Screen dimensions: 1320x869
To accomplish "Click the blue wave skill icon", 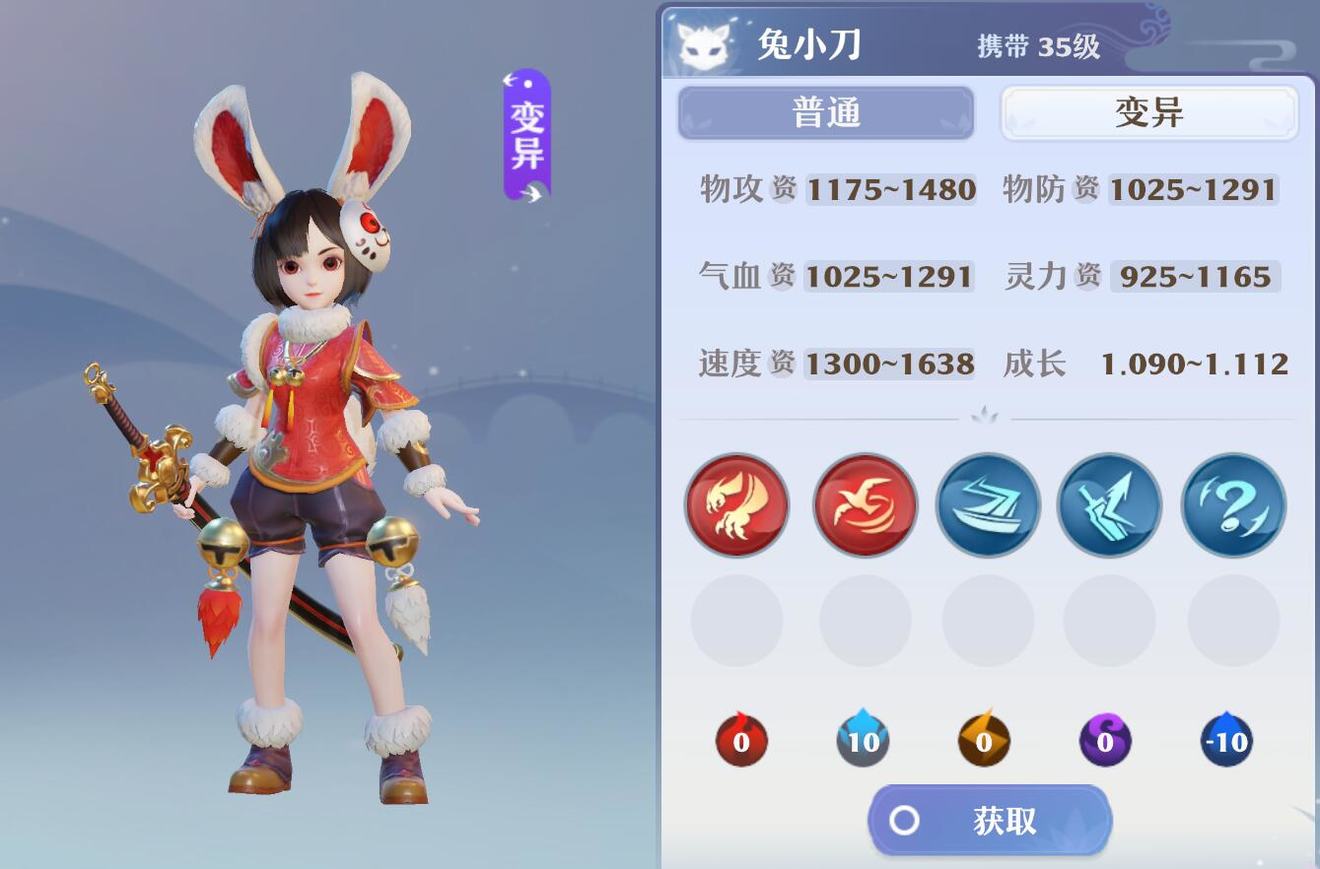I will [986, 505].
